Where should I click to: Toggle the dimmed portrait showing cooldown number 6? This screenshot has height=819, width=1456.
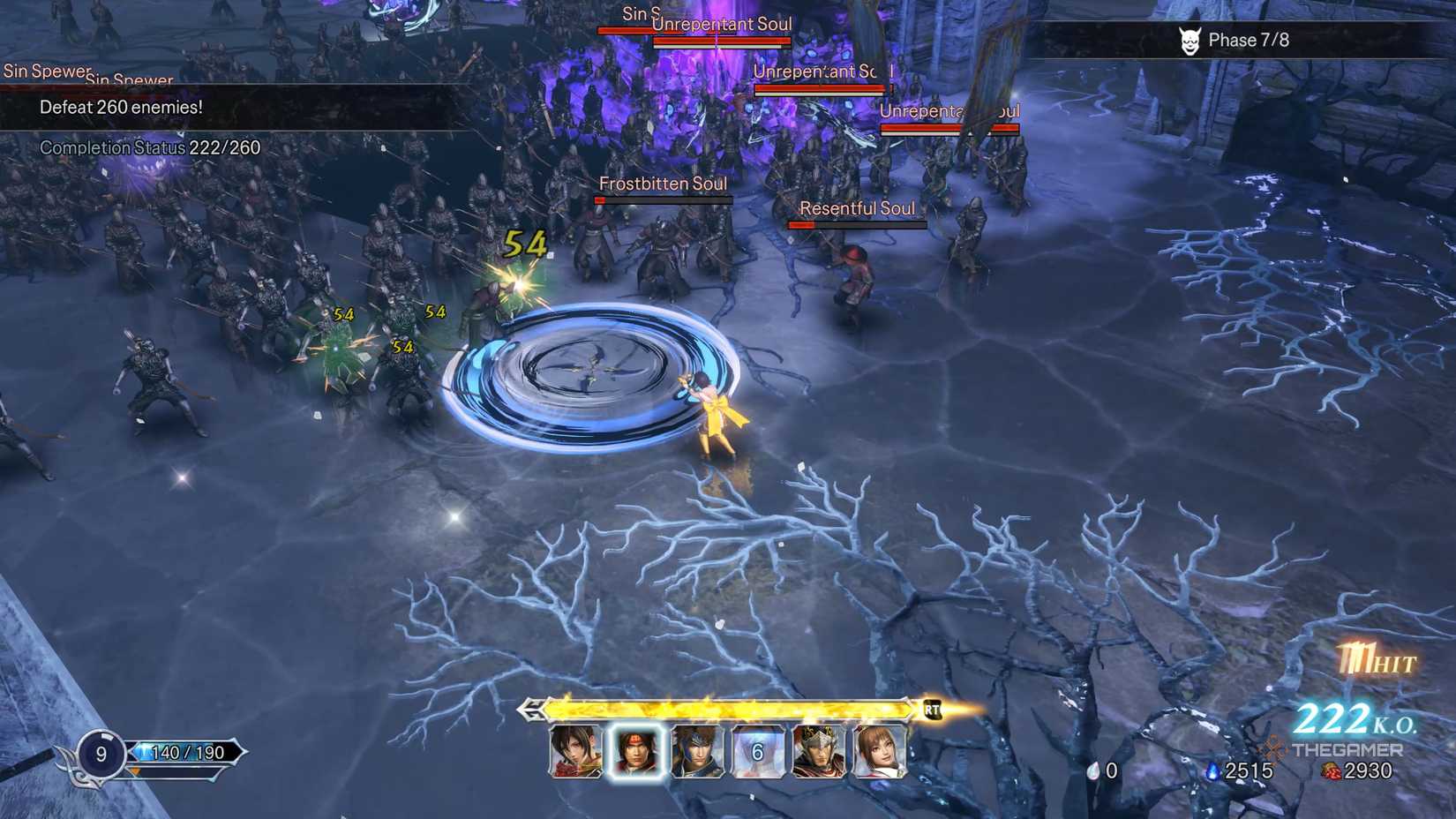(x=755, y=755)
